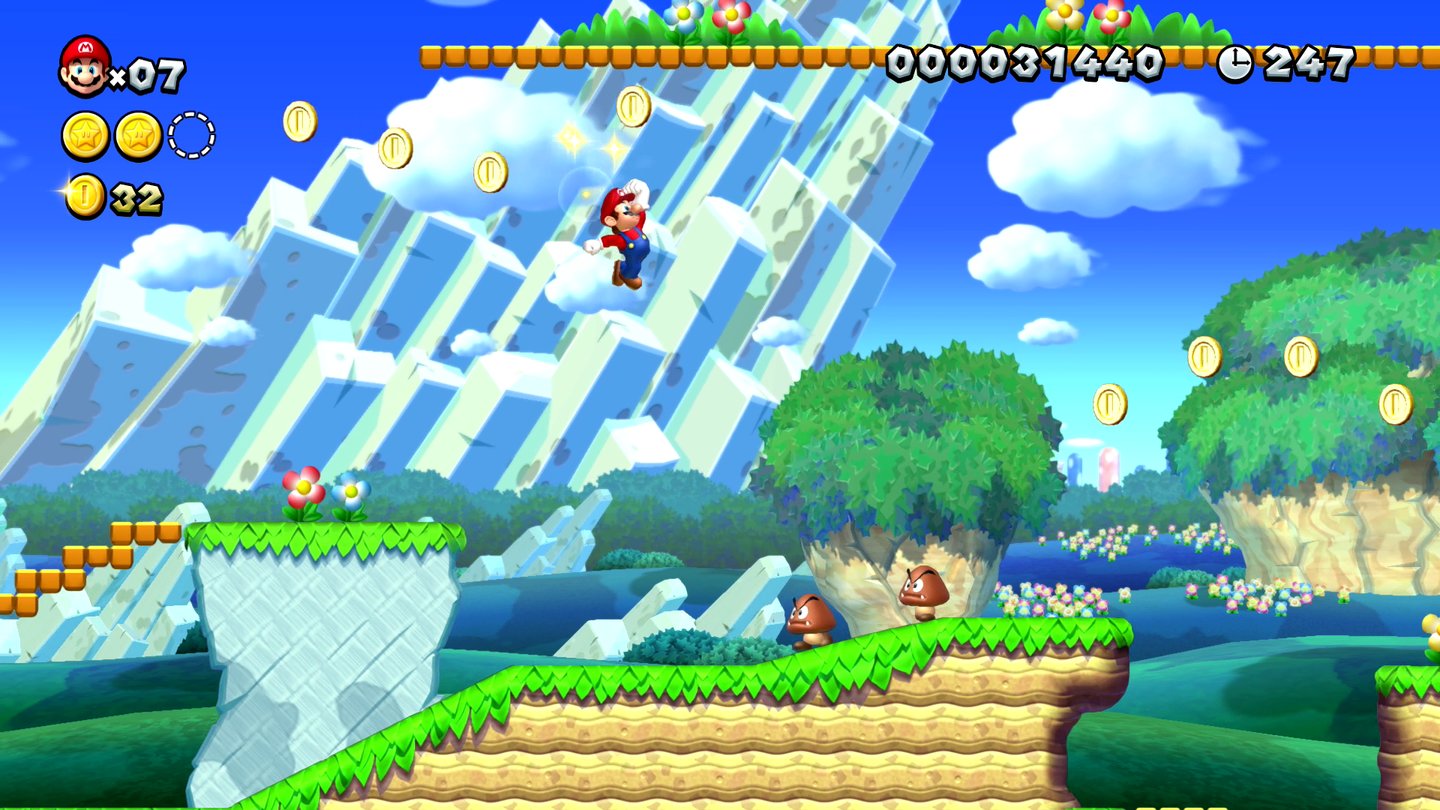Click the timer value 247
The width and height of the screenshot is (1440, 810).
(x=1310, y=62)
